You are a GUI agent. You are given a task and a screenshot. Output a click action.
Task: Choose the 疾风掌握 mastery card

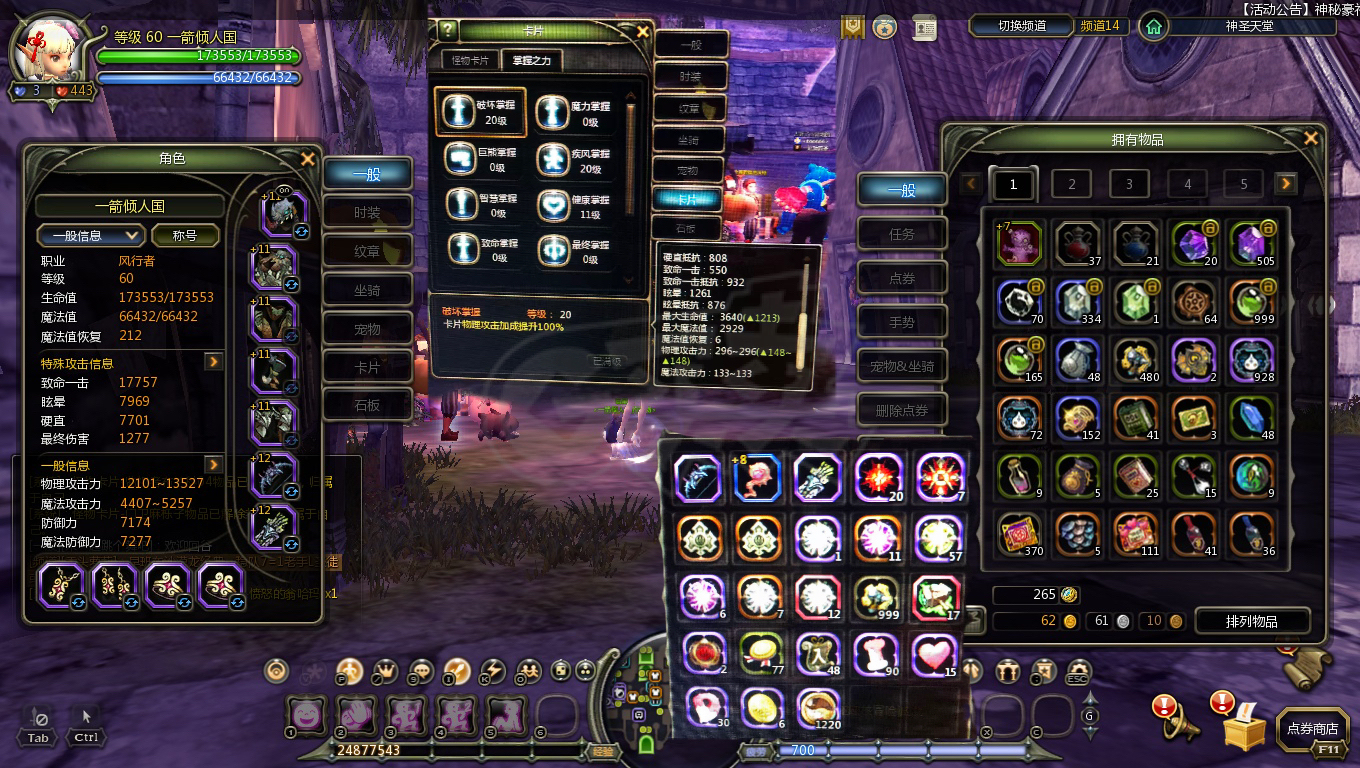[x=552, y=160]
